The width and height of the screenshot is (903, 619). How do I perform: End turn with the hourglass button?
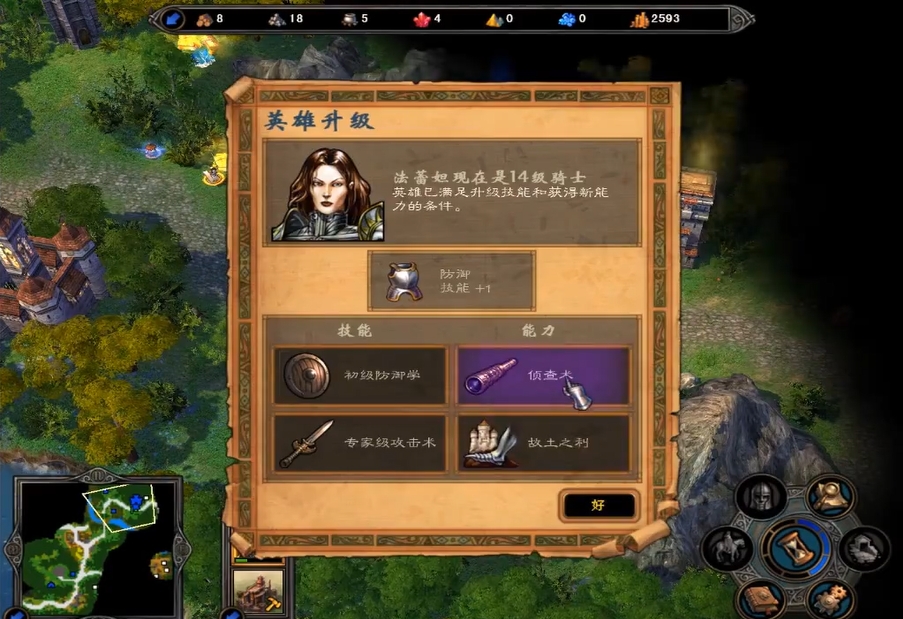click(797, 549)
